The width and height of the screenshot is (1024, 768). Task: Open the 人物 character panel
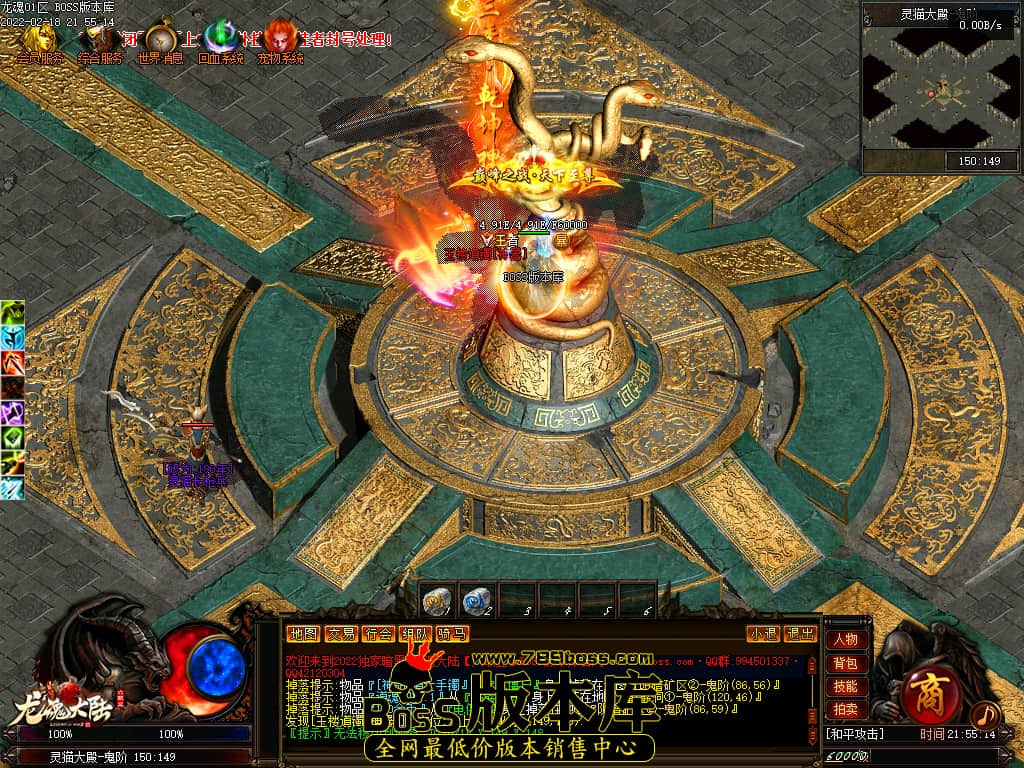(x=845, y=639)
